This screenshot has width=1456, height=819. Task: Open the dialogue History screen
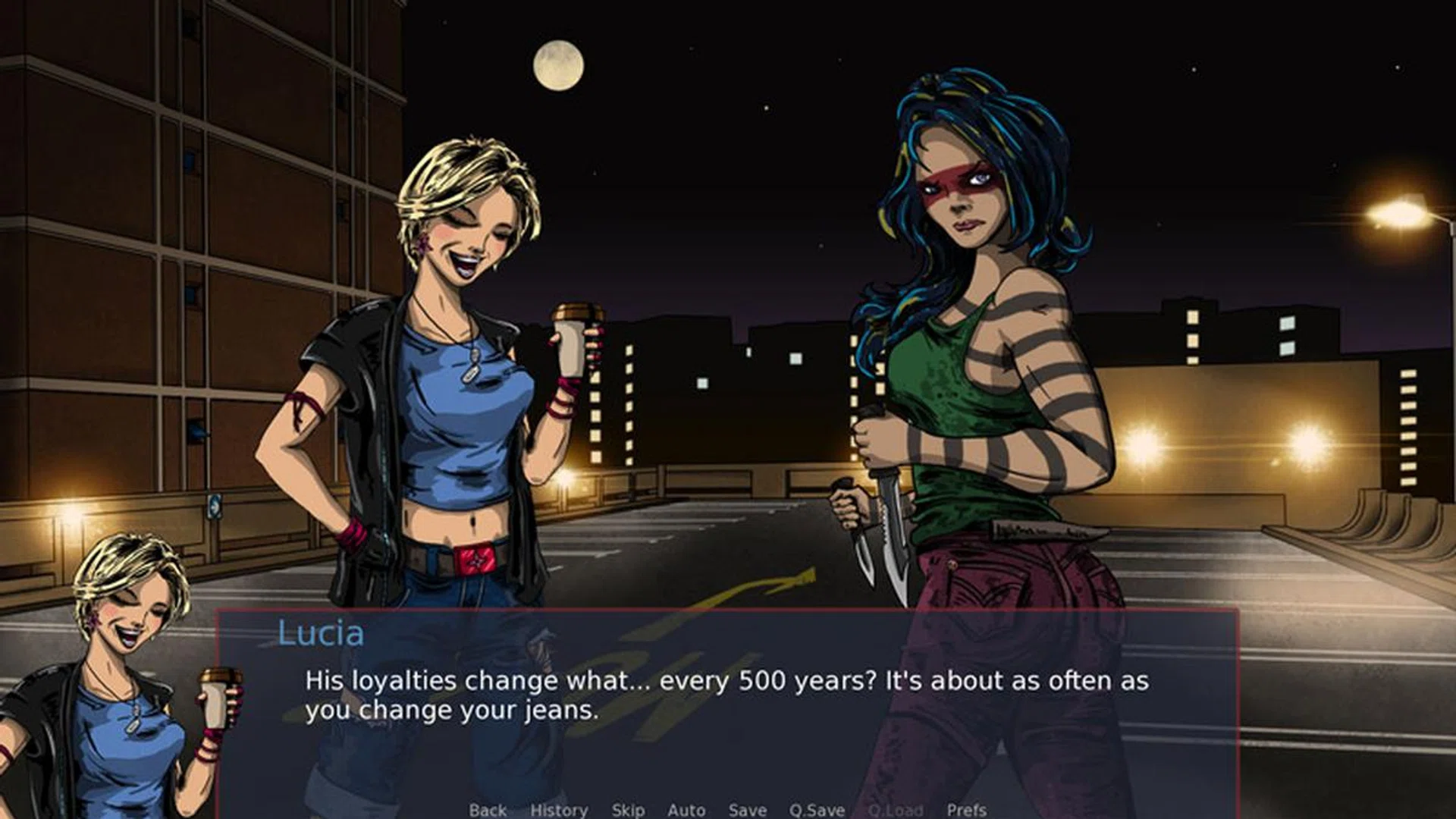(x=560, y=810)
